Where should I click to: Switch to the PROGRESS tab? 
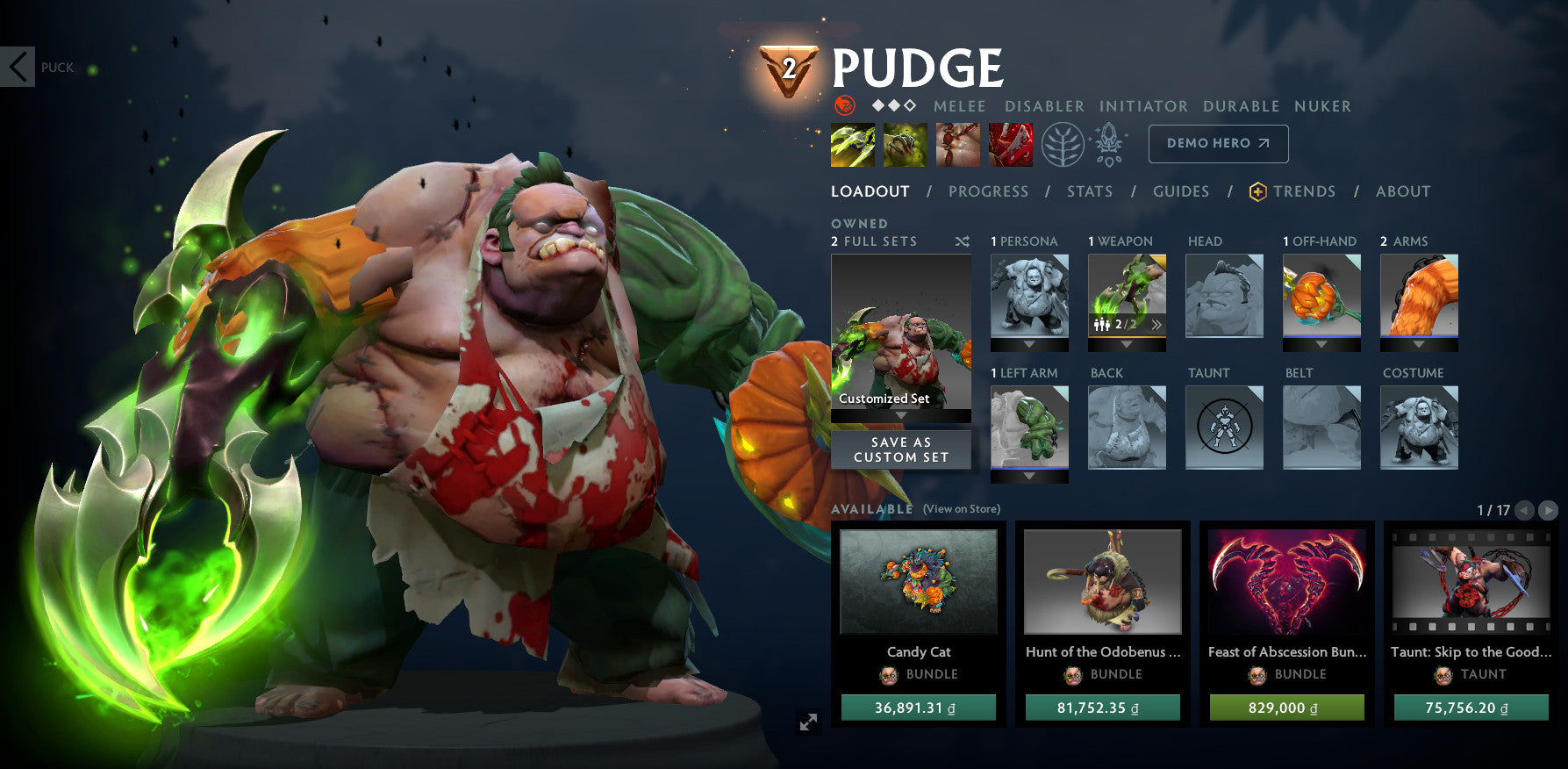[988, 191]
